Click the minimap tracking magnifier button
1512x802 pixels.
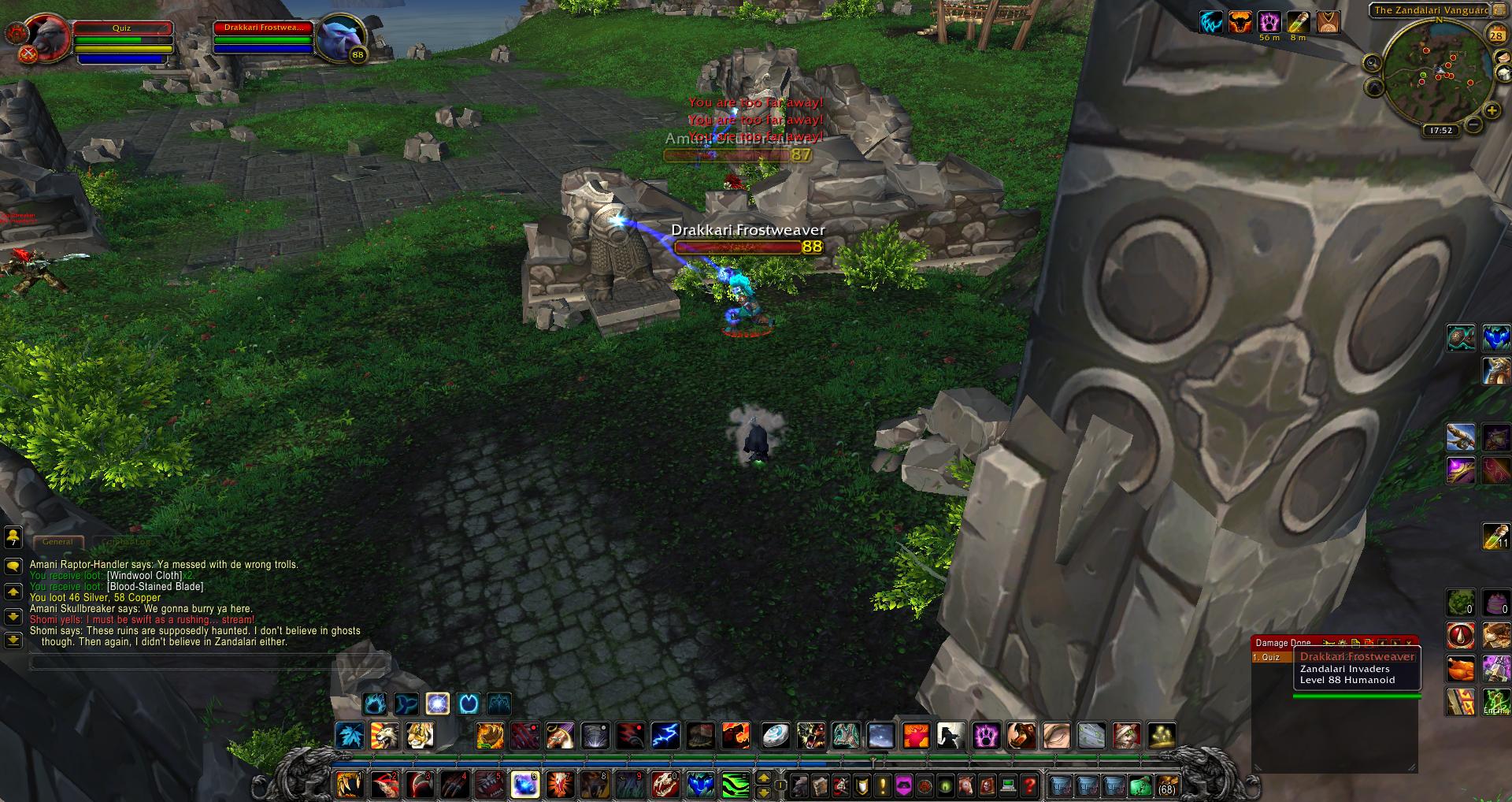coord(1372,63)
